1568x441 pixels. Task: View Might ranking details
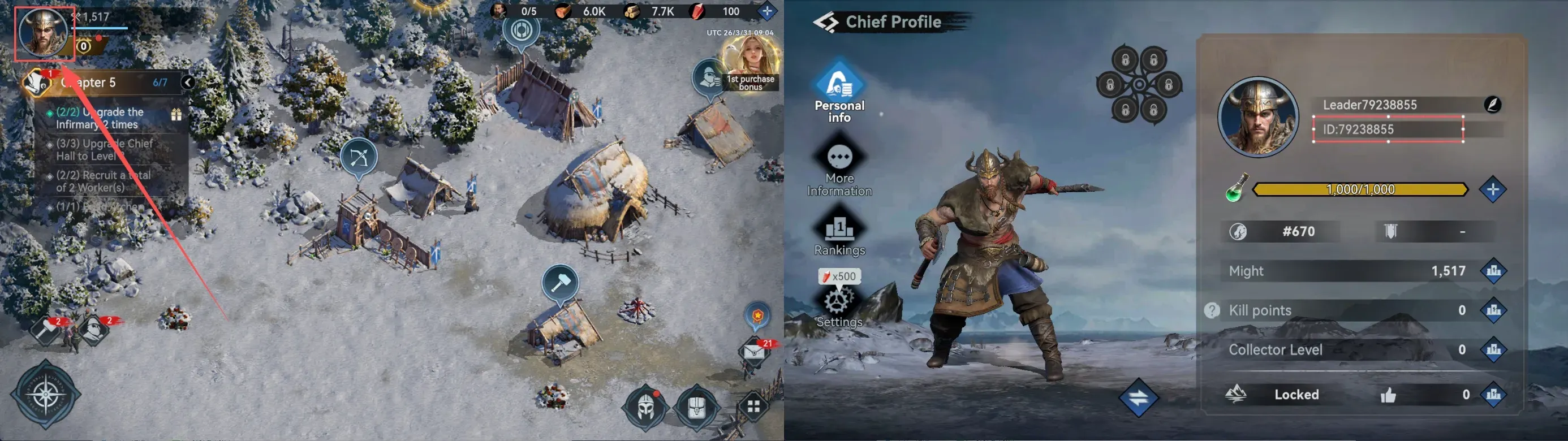tap(1493, 271)
